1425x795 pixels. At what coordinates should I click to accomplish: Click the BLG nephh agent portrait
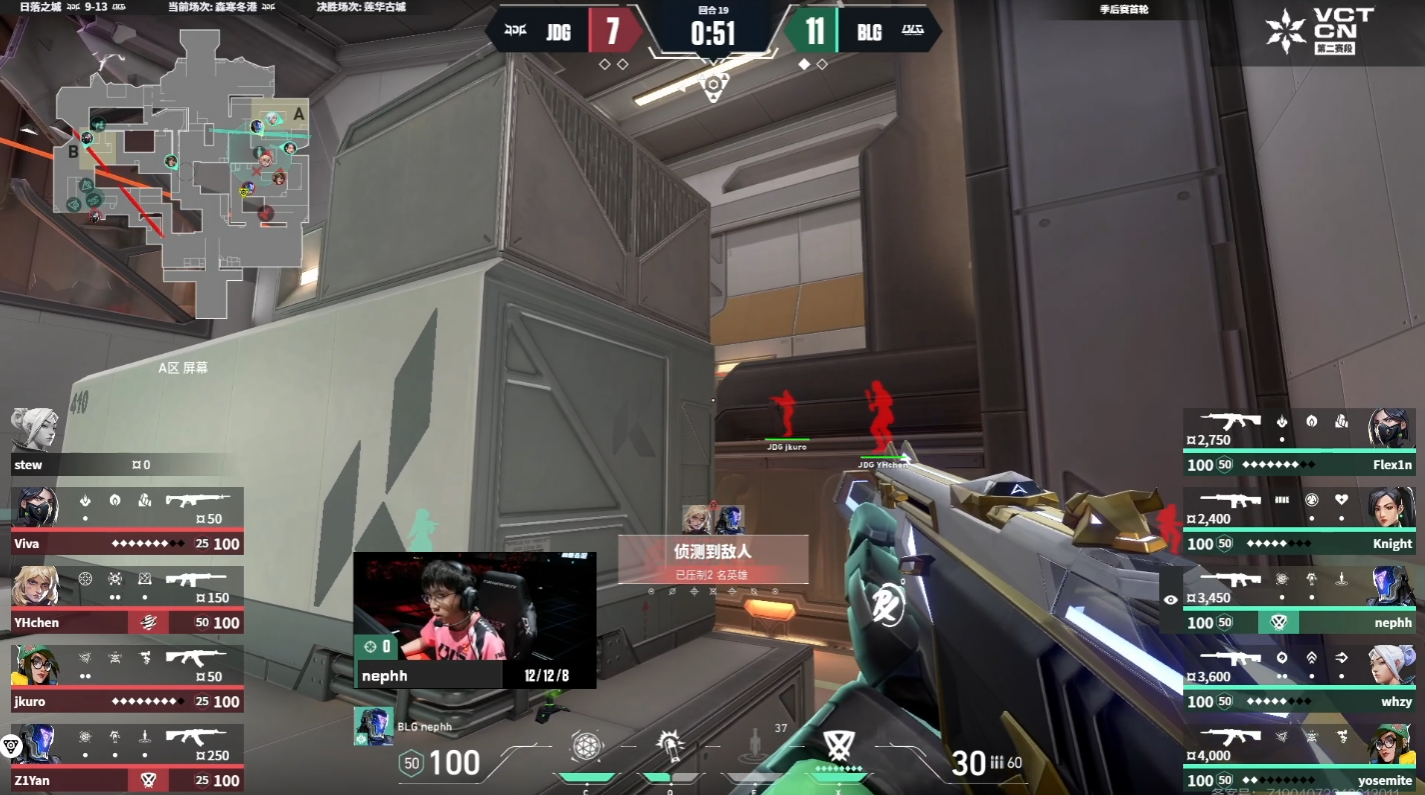coord(373,727)
